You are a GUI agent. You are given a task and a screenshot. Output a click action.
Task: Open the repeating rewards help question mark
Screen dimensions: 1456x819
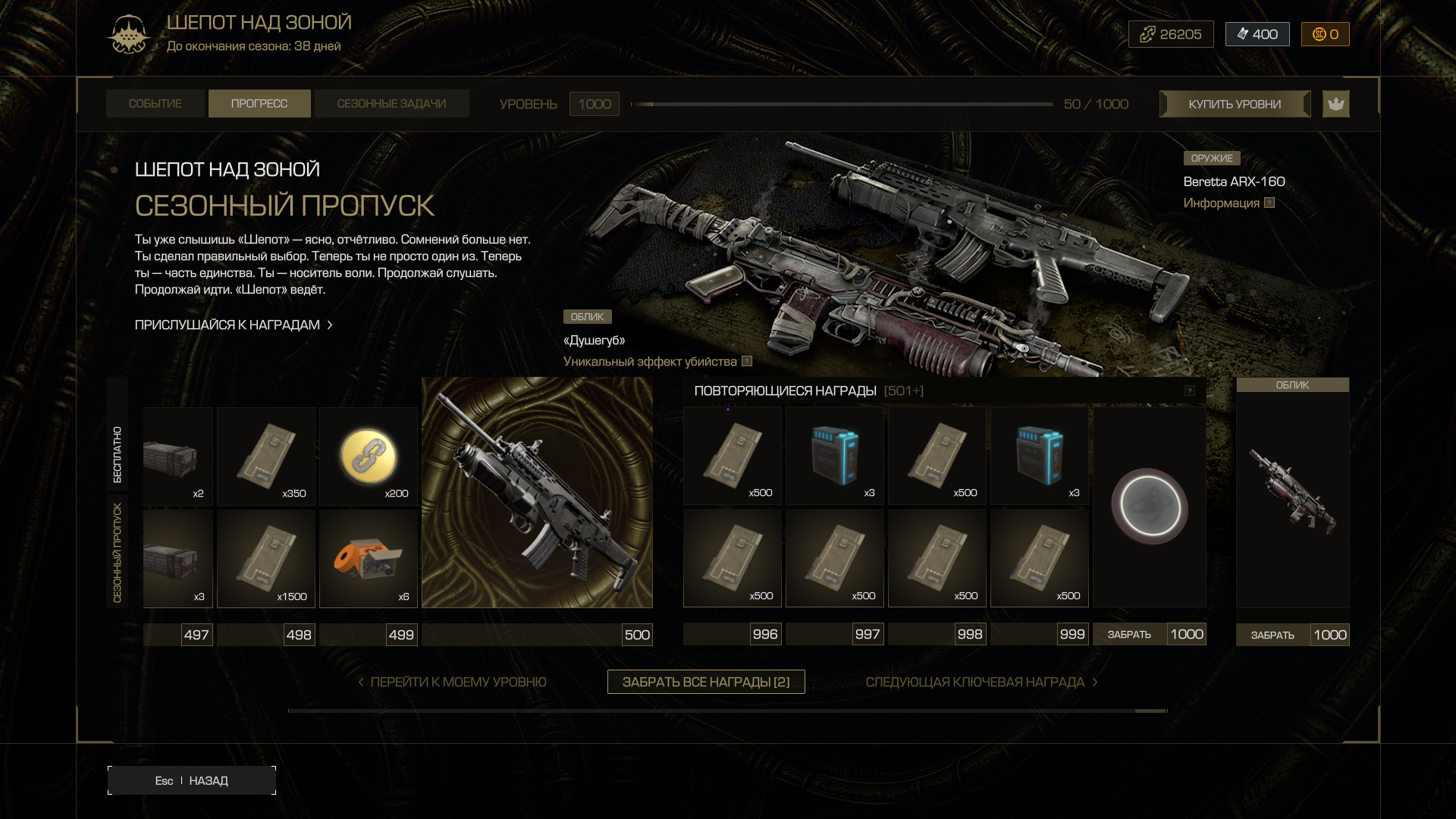point(1189,391)
